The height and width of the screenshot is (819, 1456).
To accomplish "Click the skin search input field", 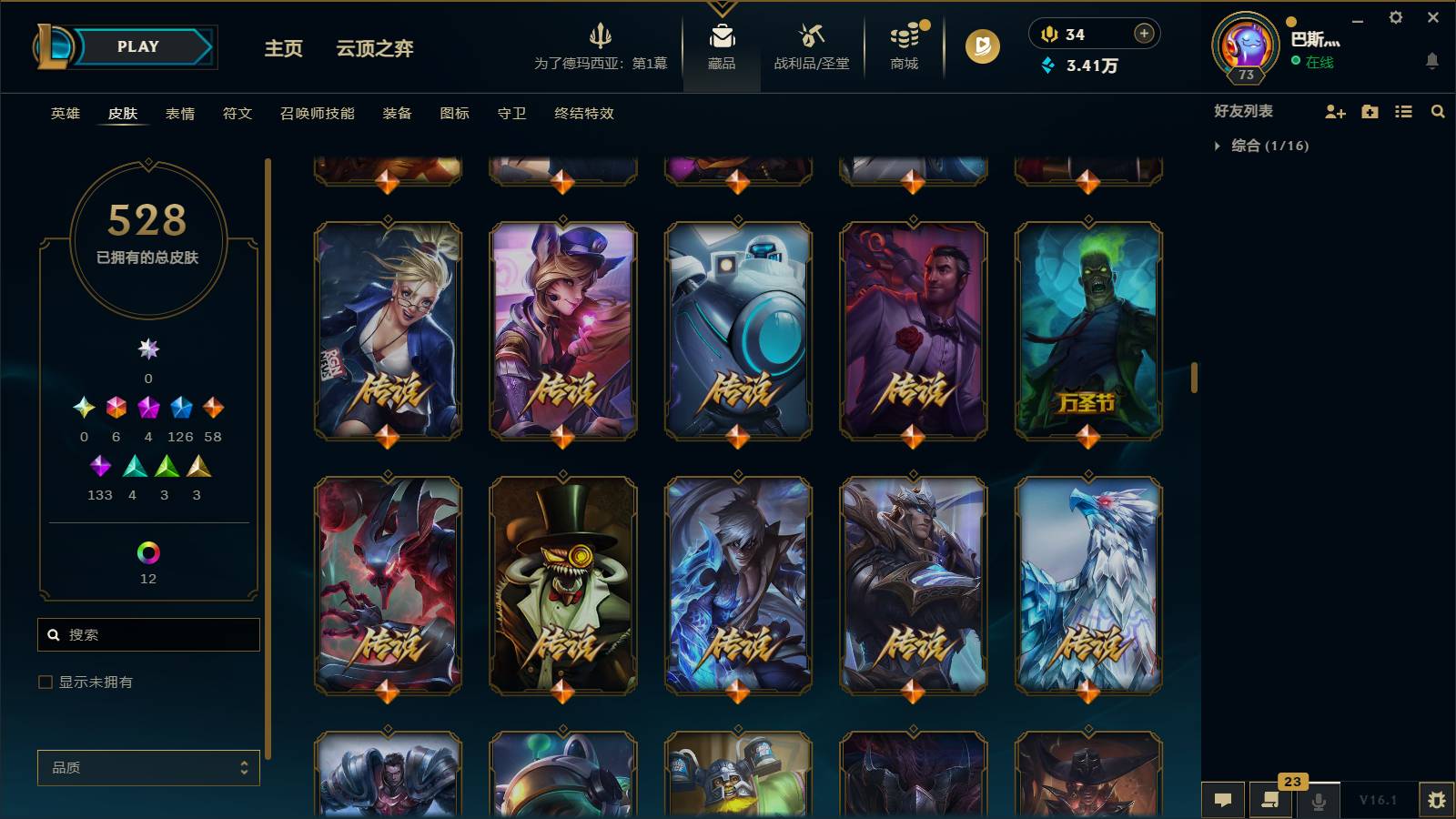I will tap(148, 634).
